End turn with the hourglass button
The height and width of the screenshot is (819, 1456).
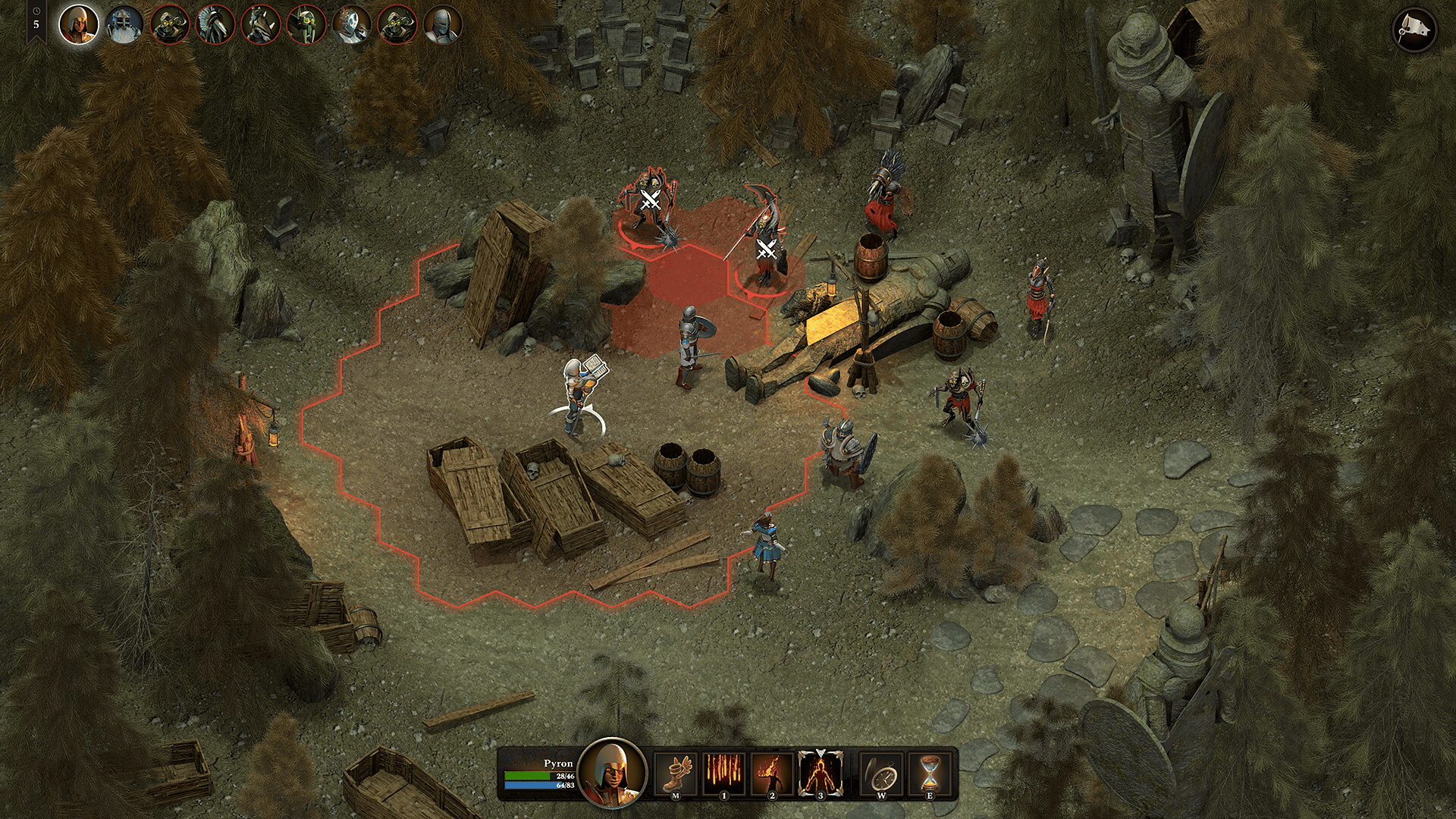coord(930,773)
